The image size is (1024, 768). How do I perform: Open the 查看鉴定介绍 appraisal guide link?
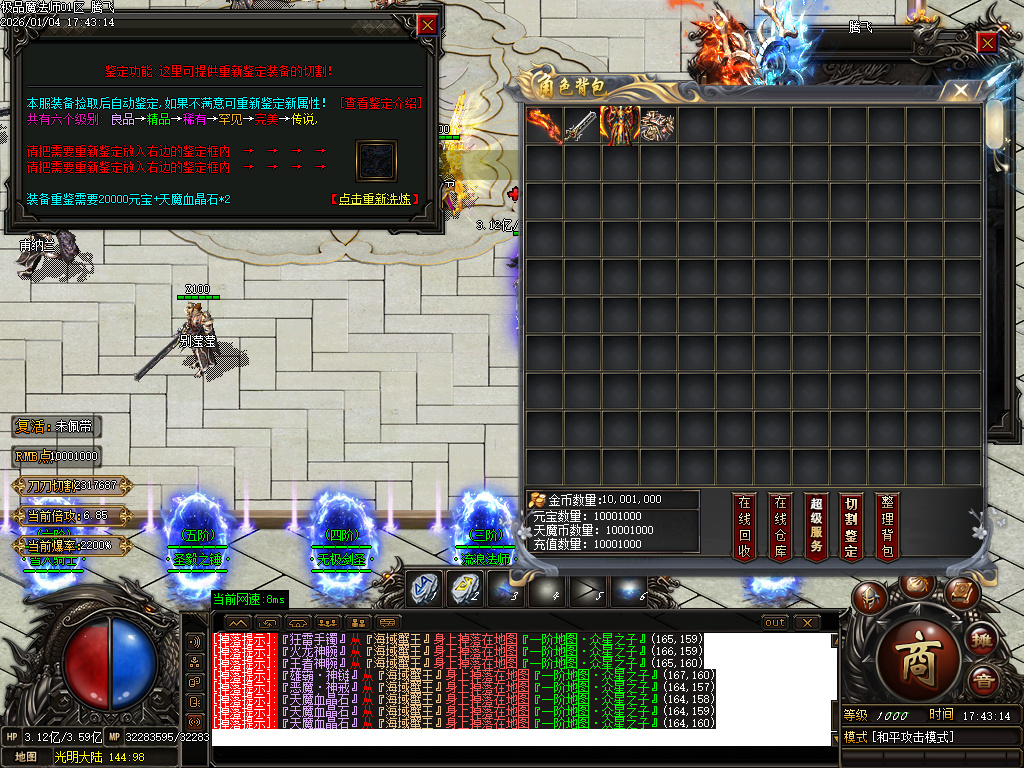pos(381,103)
